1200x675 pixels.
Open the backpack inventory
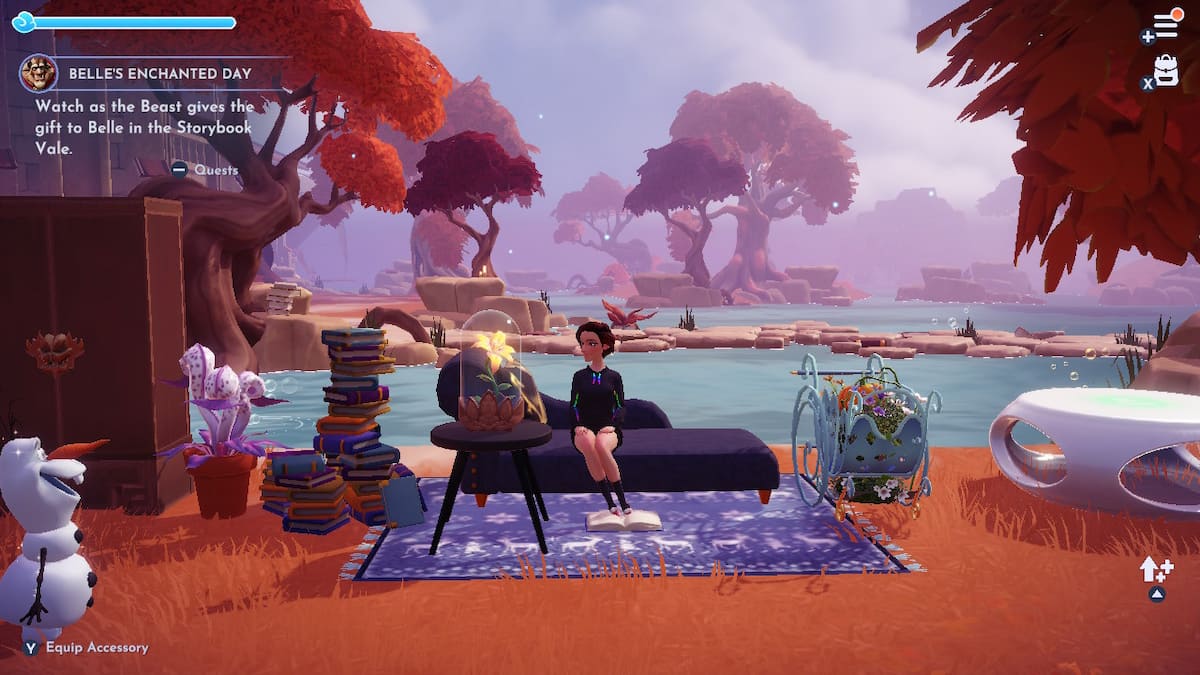pos(1166,70)
